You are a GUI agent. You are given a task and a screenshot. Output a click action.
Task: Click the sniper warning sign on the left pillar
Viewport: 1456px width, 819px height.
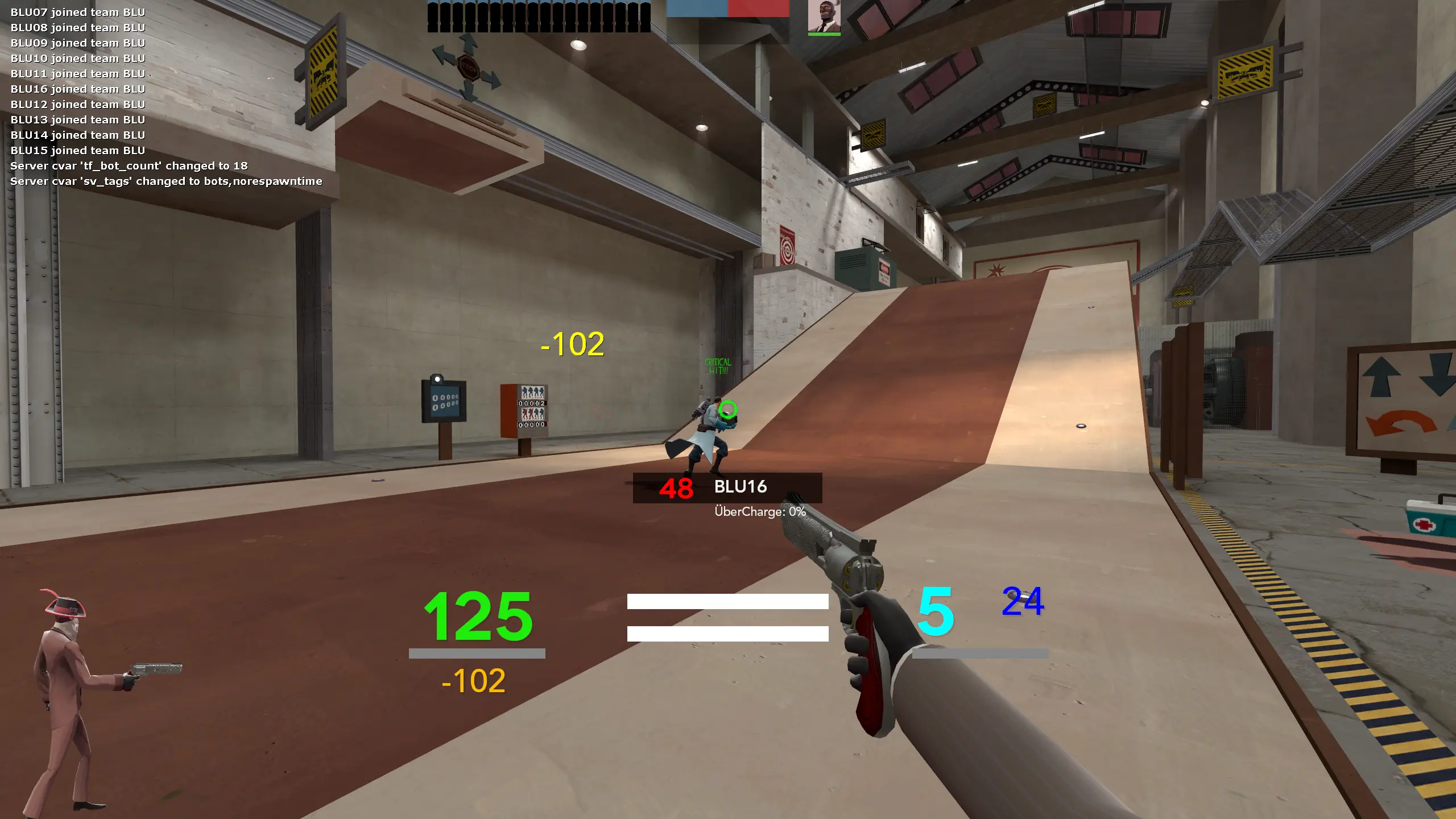[322, 74]
